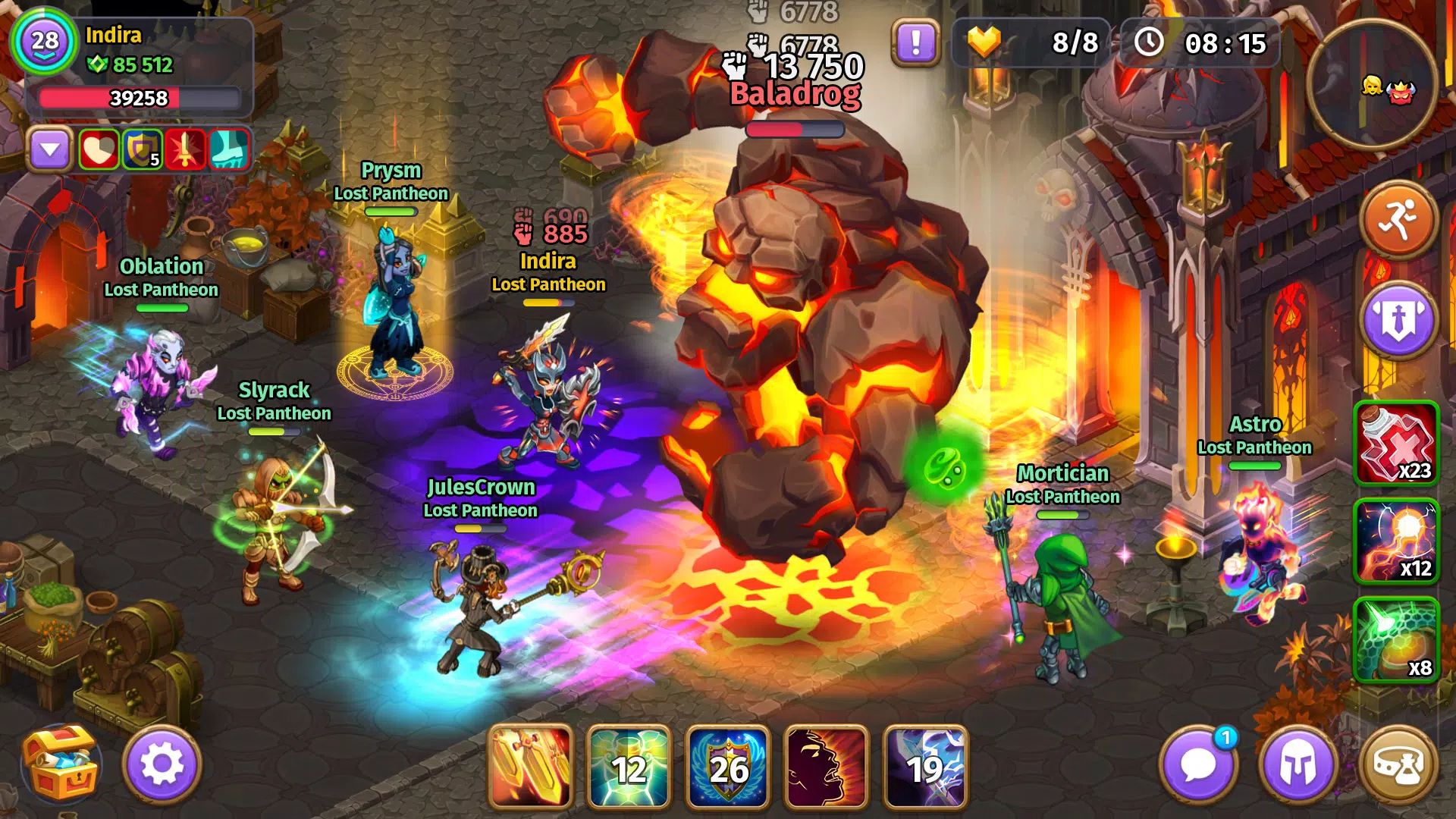Tap the orange running figure button
Image resolution: width=1456 pixels, height=819 pixels.
pyautogui.click(x=1399, y=221)
